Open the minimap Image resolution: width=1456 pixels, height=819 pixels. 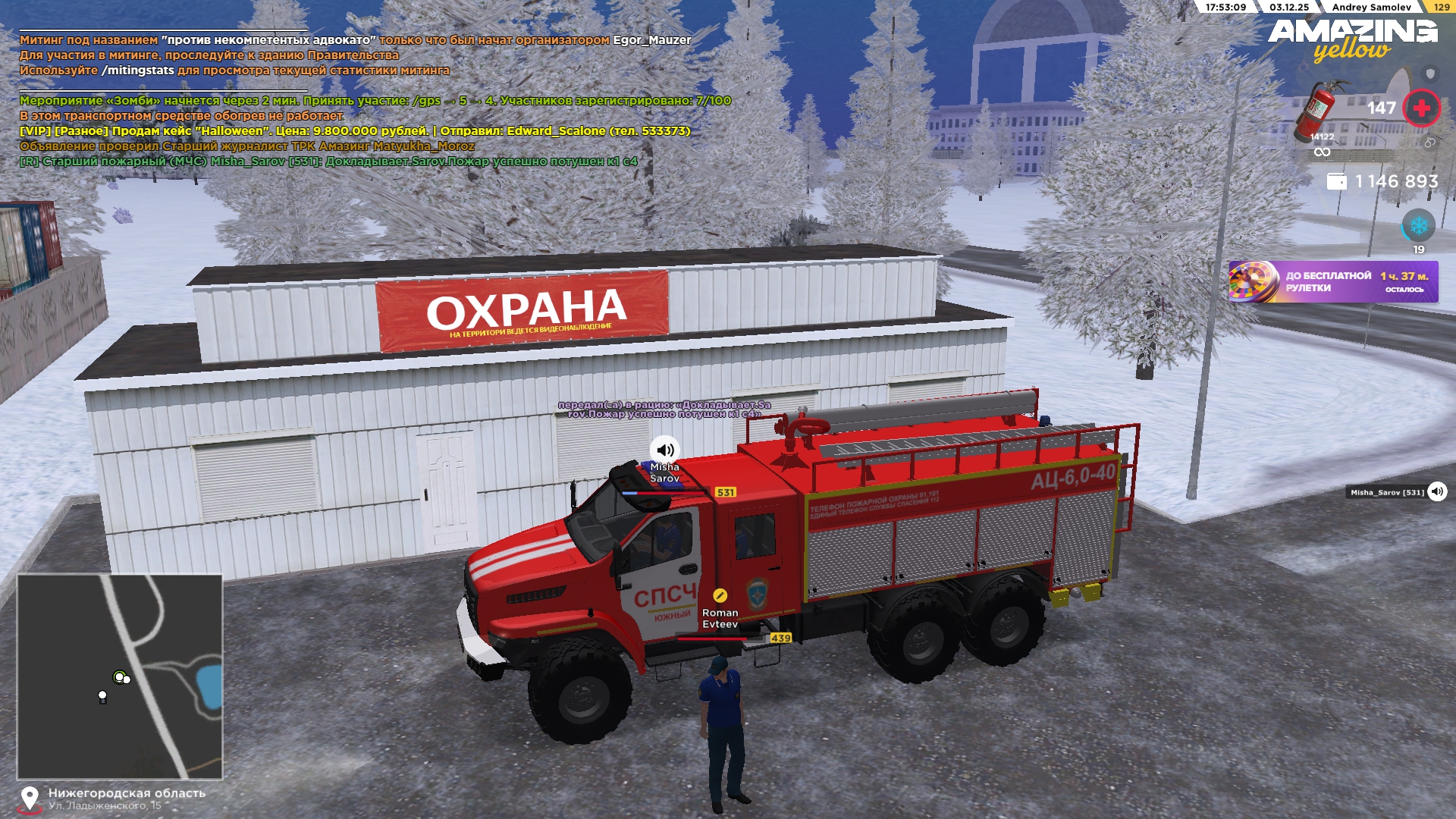pos(120,676)
